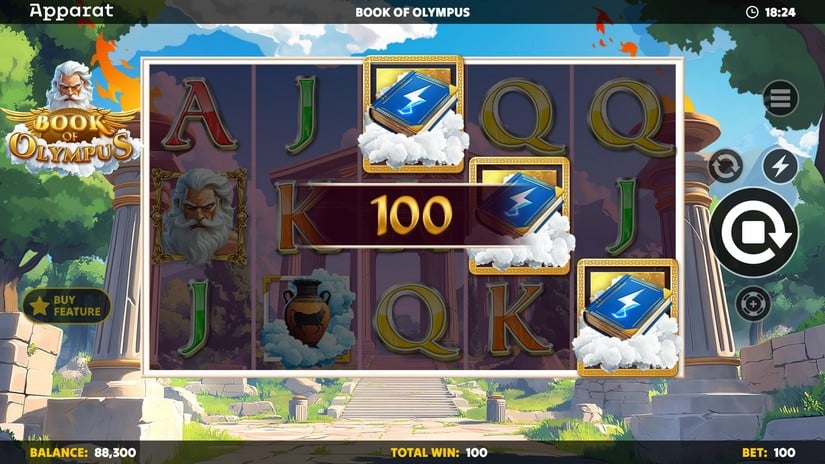
Task: Open bet settings with the chip icon
Action: [x=753, y=303]
